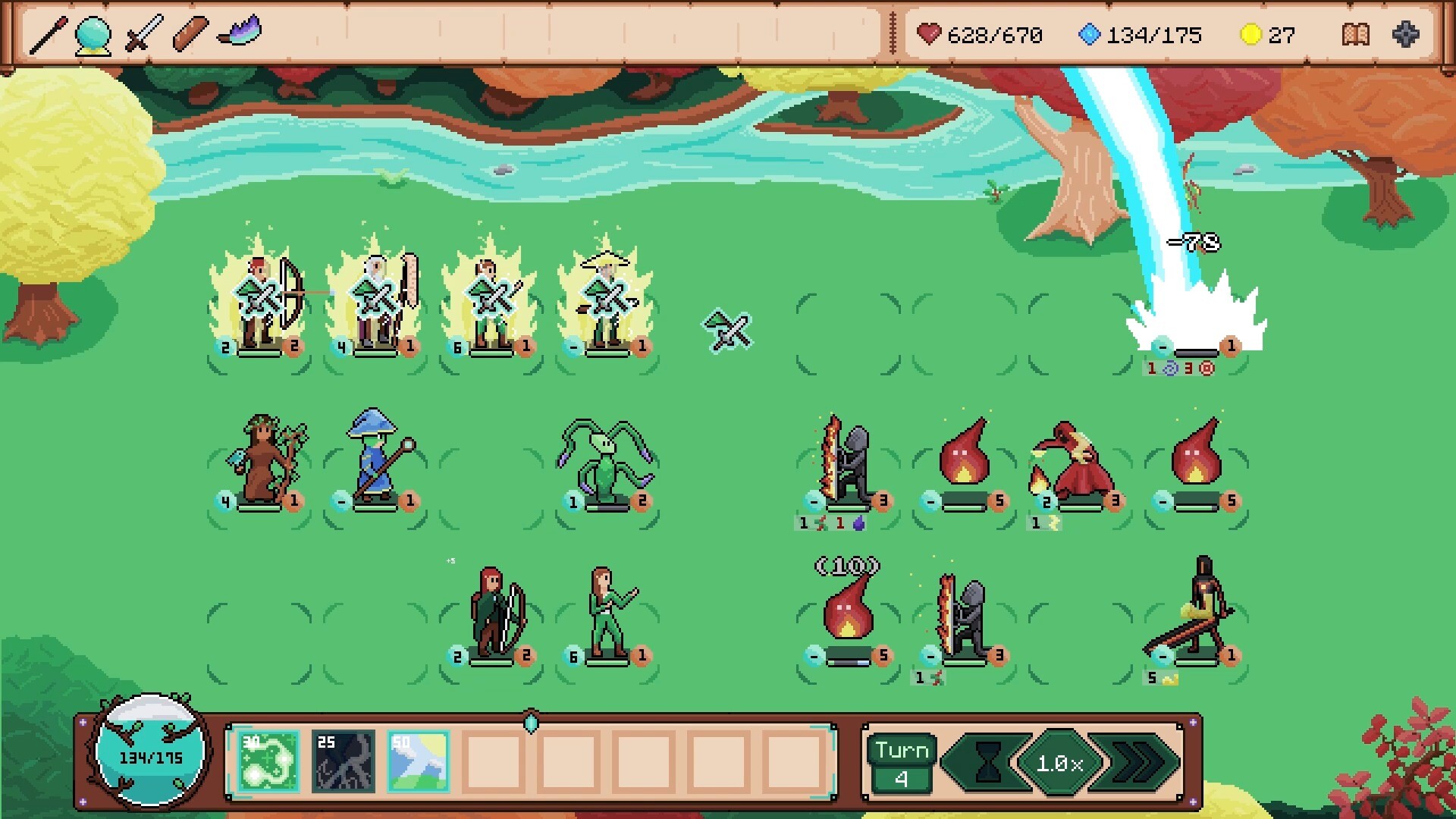1456x819 pixels.
Task: Select the 50-cost landscape spell card
Action: (x=418, y=760)
